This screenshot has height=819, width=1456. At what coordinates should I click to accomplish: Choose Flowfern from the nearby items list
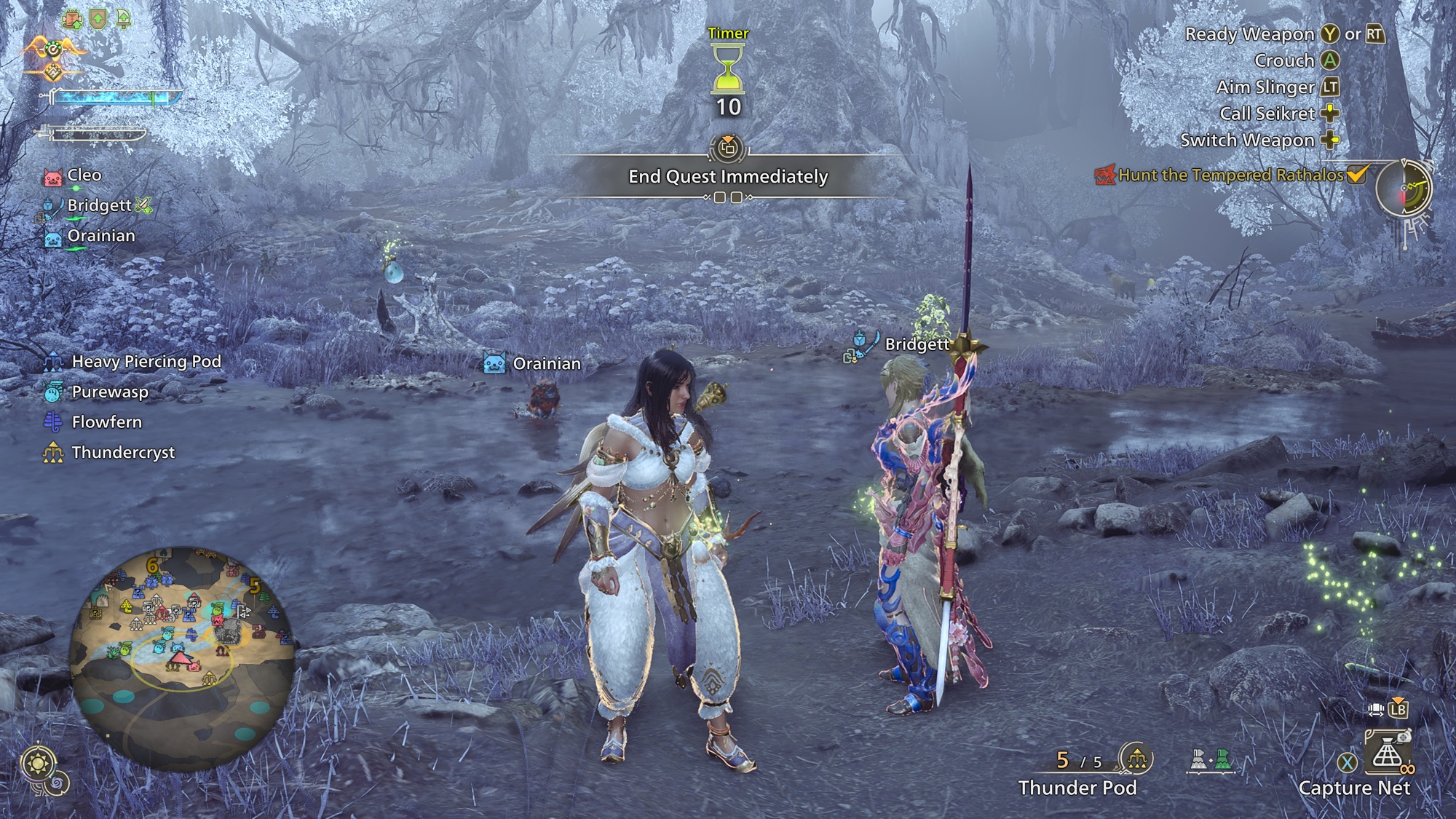(106, 422)
